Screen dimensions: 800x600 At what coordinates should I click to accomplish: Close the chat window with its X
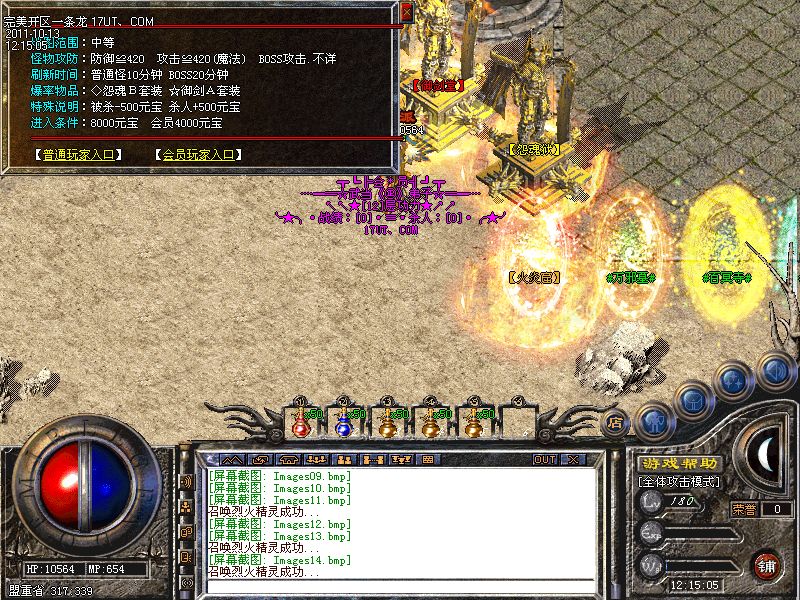[573, 459]
